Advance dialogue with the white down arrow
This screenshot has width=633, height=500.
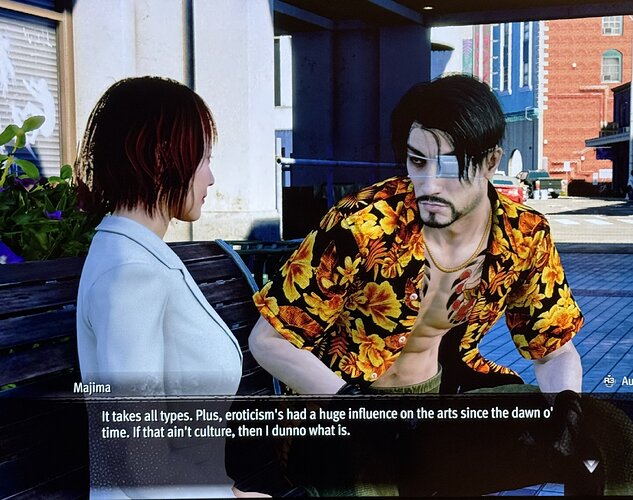[x=591, y=465]
